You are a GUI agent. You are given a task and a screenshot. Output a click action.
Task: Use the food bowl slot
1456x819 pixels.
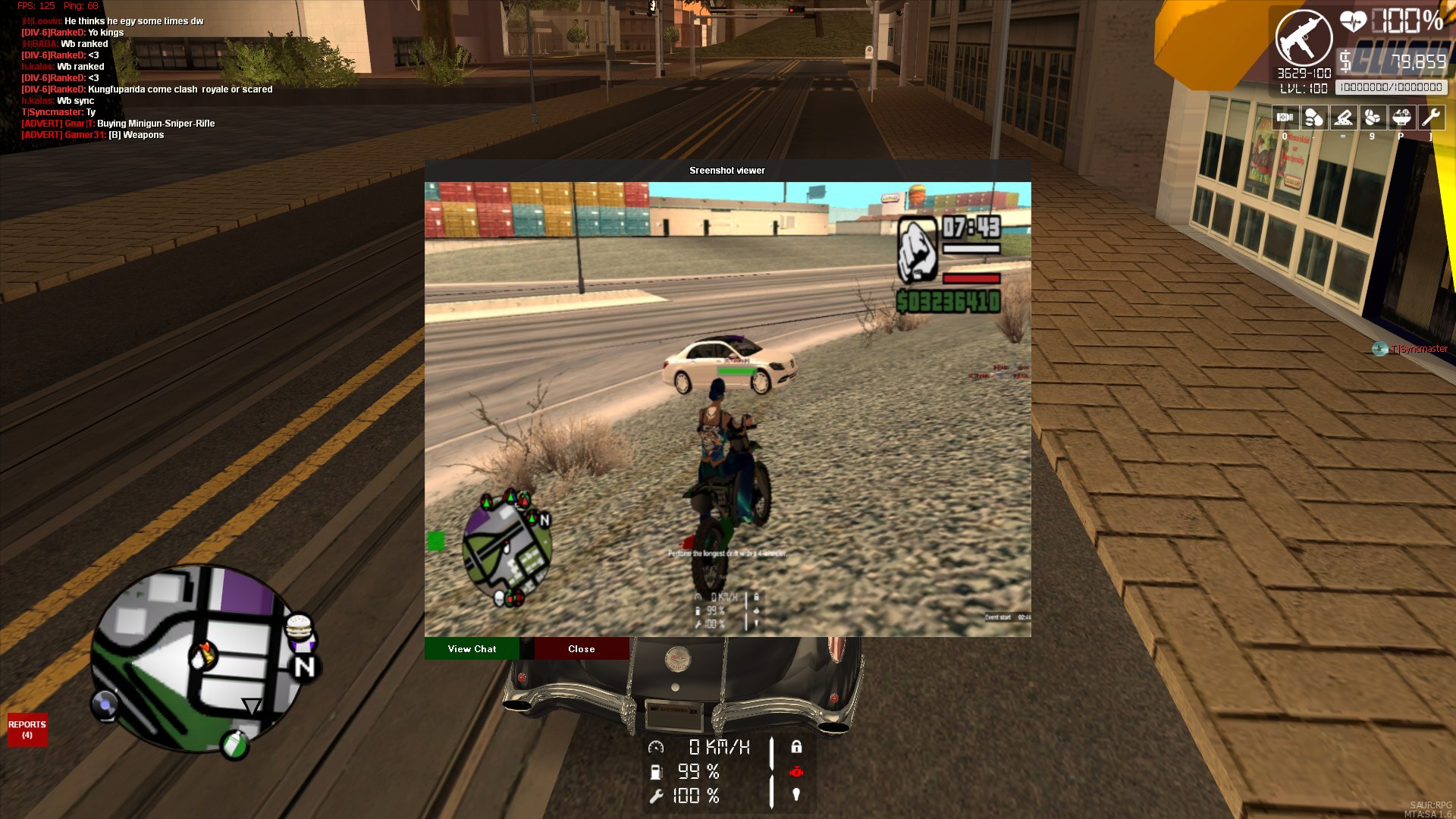1401,118
